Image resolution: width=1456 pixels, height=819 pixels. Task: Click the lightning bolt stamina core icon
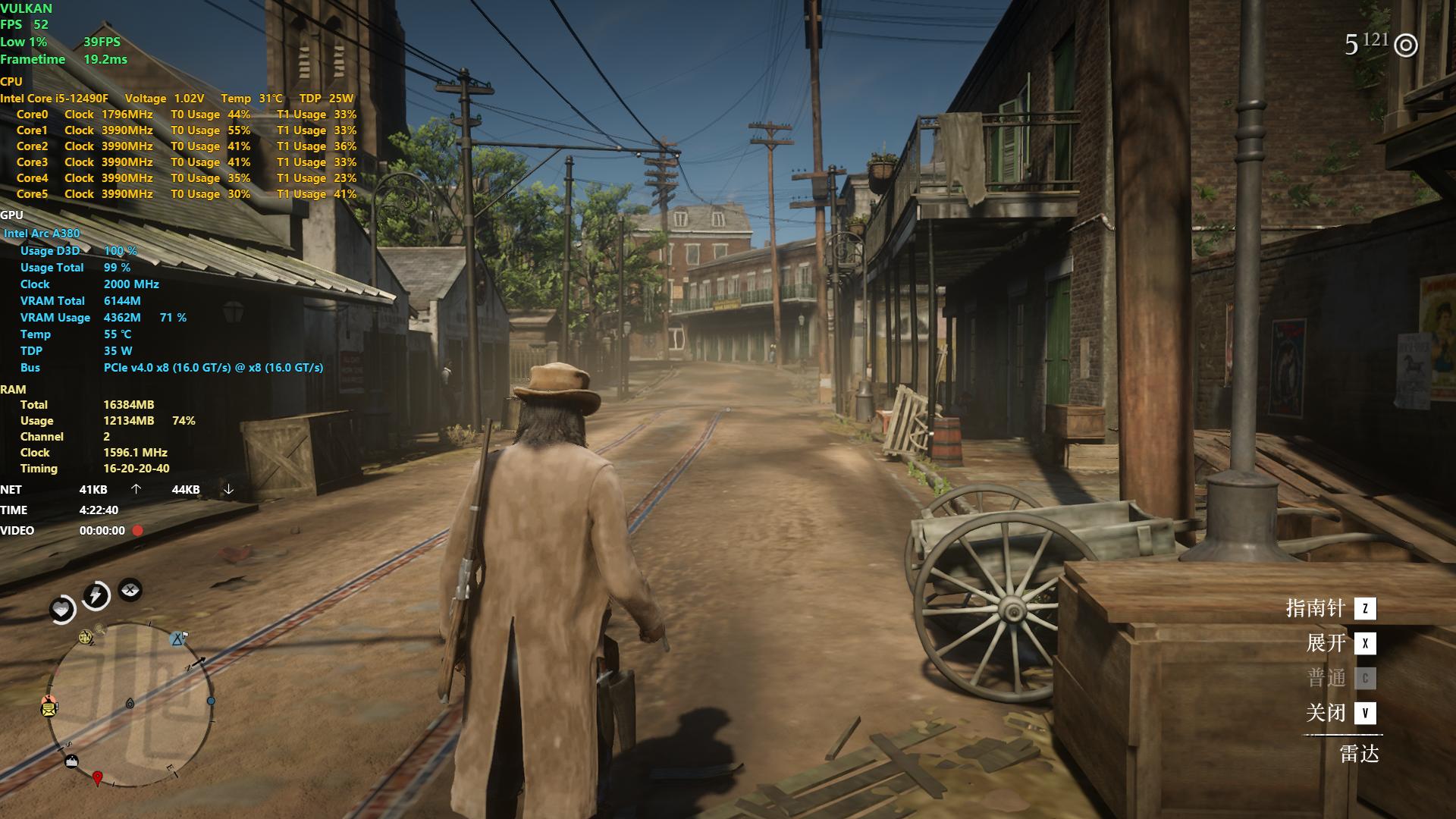[96, 595]
